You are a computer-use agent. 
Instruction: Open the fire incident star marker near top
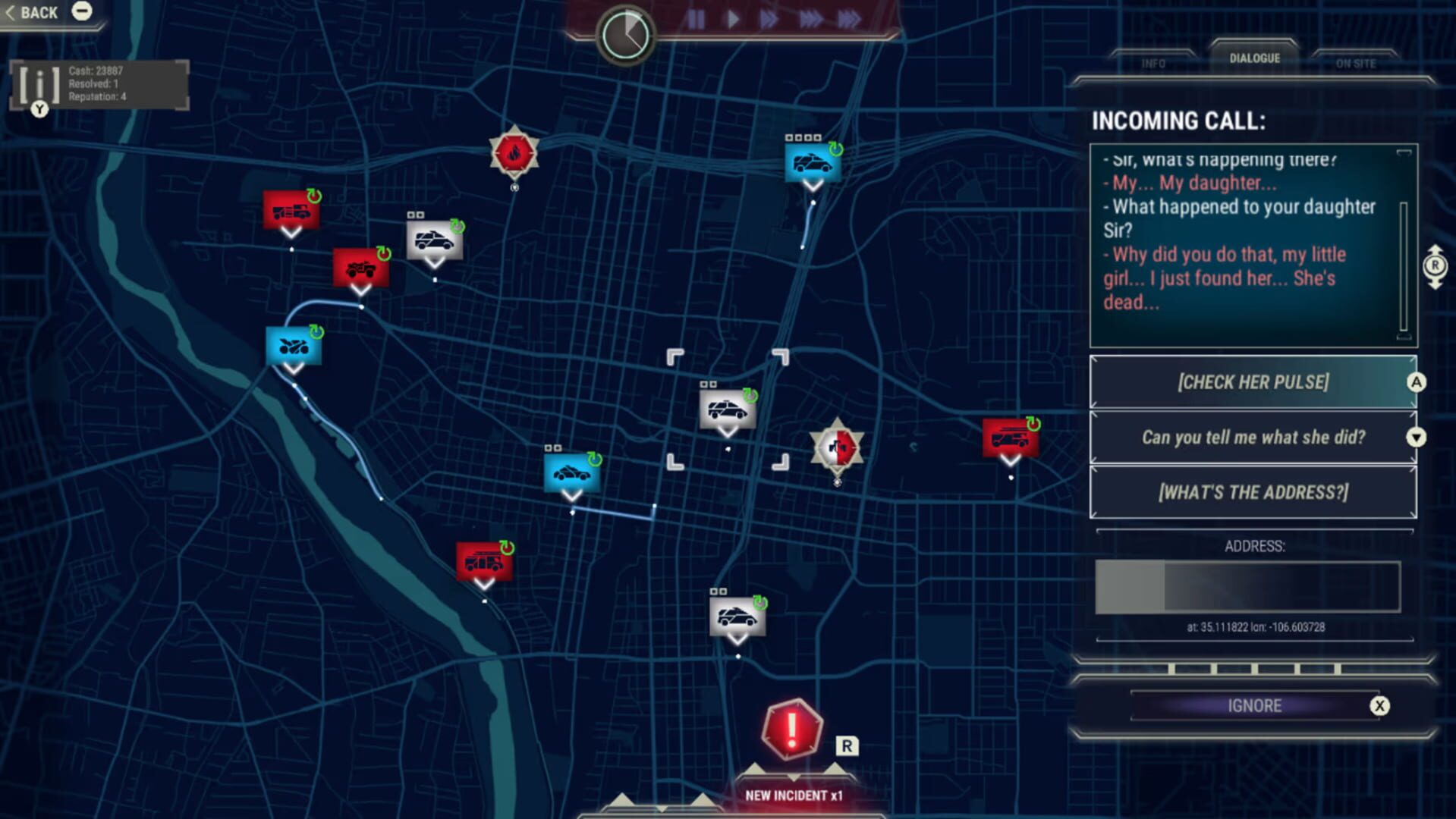tap(515, 153)
